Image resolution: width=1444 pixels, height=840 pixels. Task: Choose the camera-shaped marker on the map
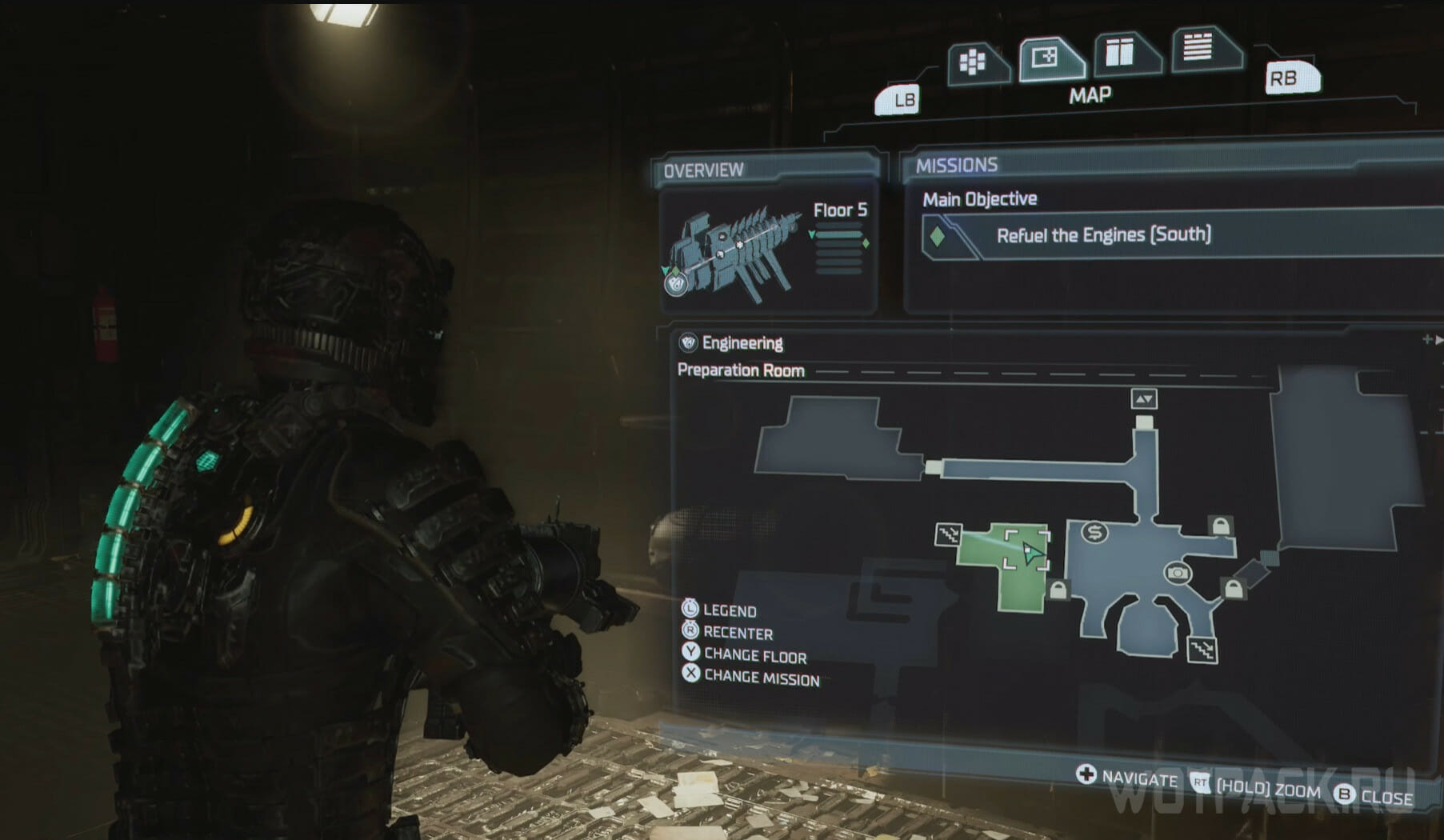pos(1178,573)
